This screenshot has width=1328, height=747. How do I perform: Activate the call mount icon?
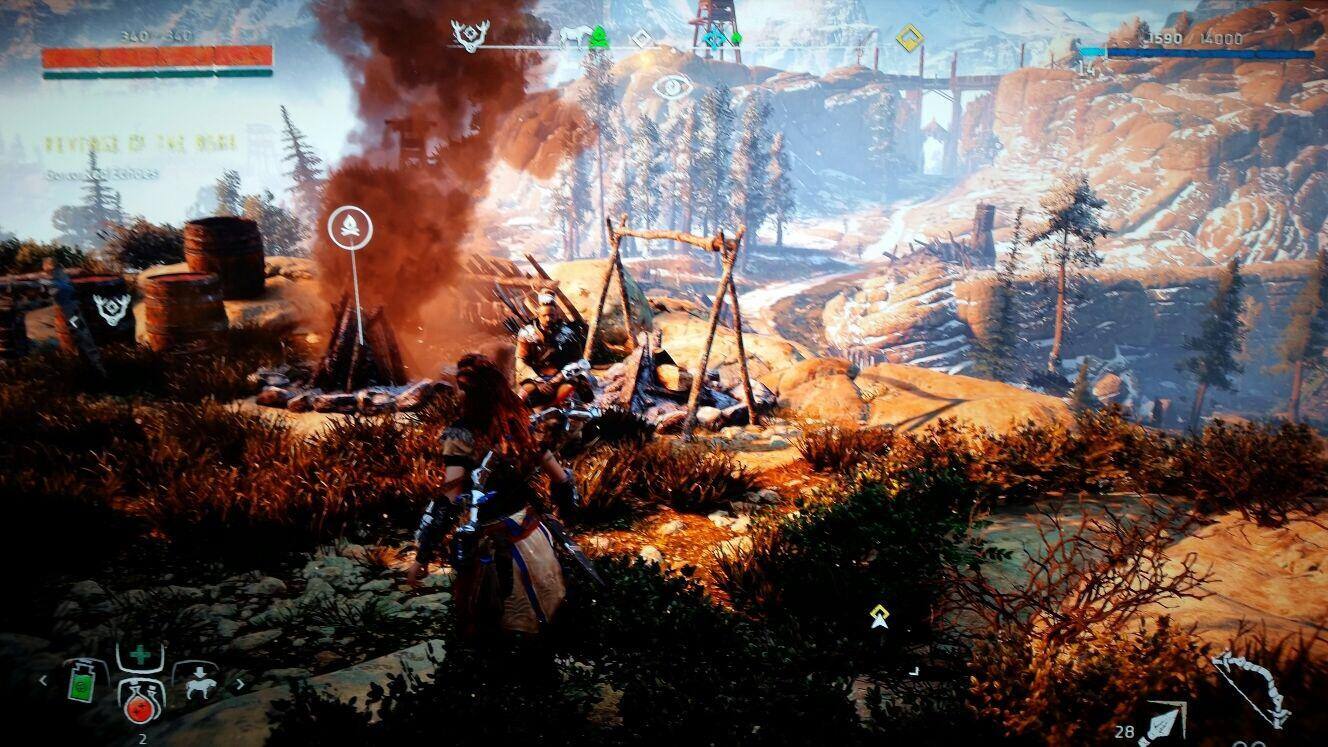tap(196, 682)
